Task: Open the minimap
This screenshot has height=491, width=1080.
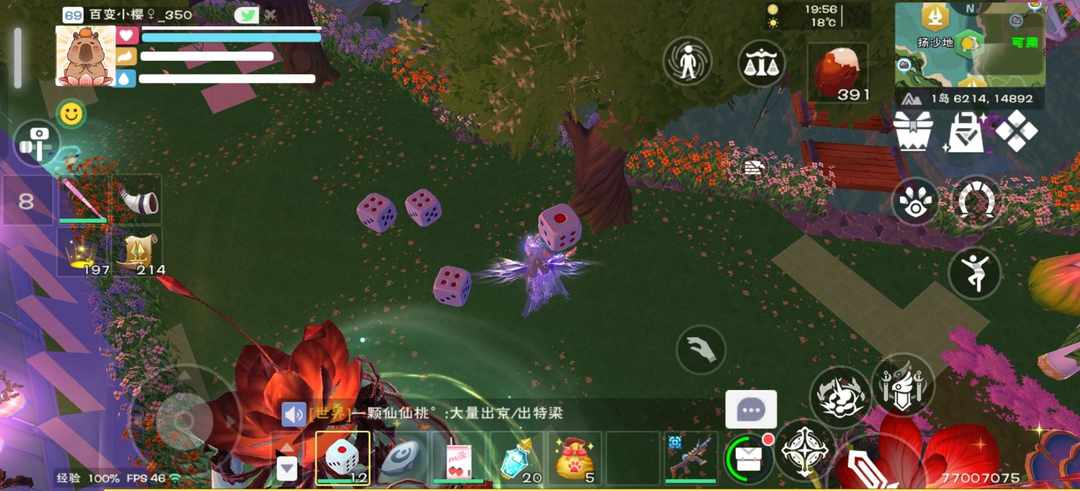Action: pyautogui.click(x=969, y=43)
